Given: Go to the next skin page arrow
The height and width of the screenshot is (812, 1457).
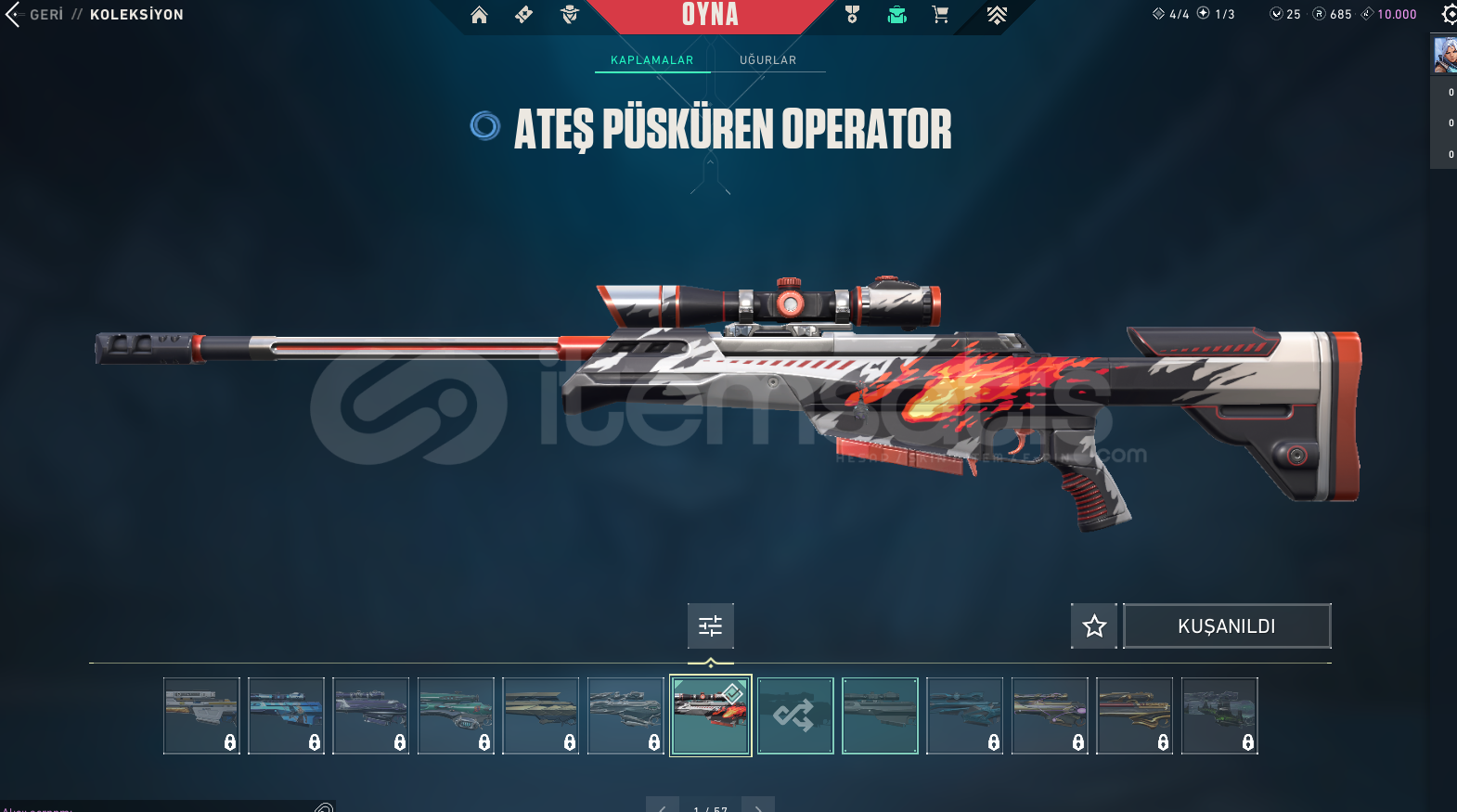Looking at the screenshot, I should [758, 806].
